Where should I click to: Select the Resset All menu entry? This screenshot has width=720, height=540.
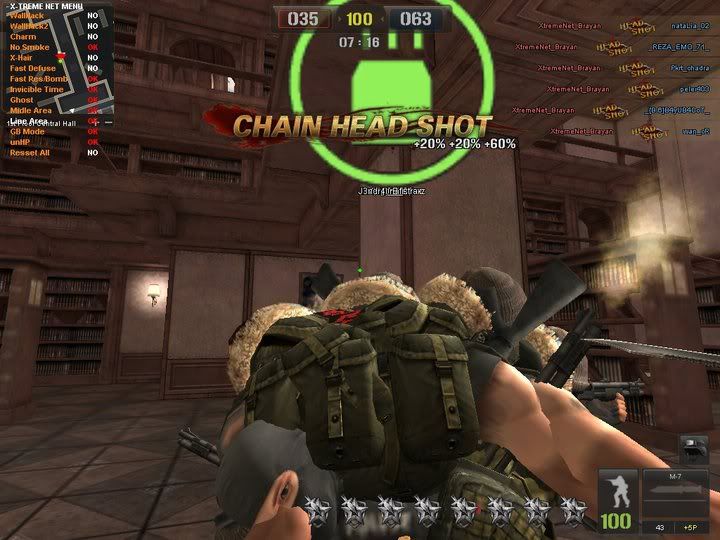click(29, 152)
